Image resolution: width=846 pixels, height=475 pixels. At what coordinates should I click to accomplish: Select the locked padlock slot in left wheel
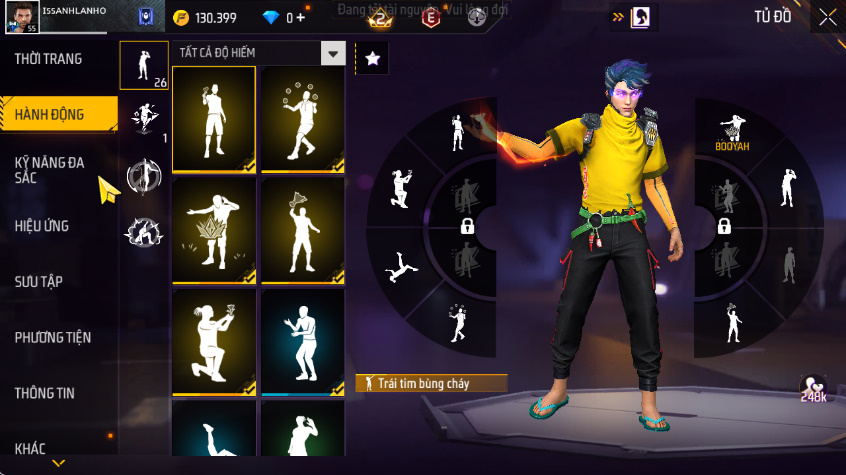click(467, 228)
